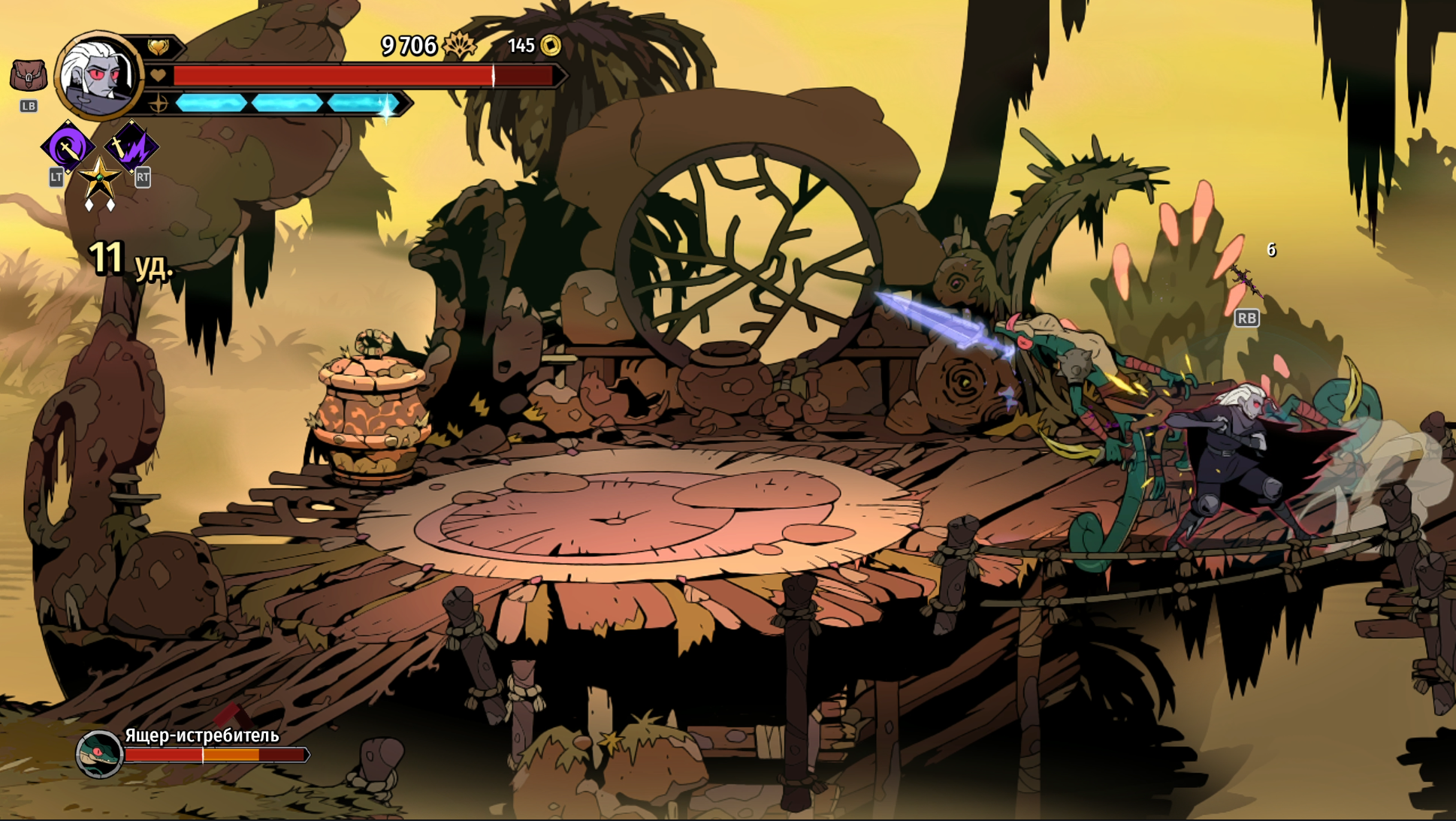Select the gold star emblem icon

click(99, 180)
